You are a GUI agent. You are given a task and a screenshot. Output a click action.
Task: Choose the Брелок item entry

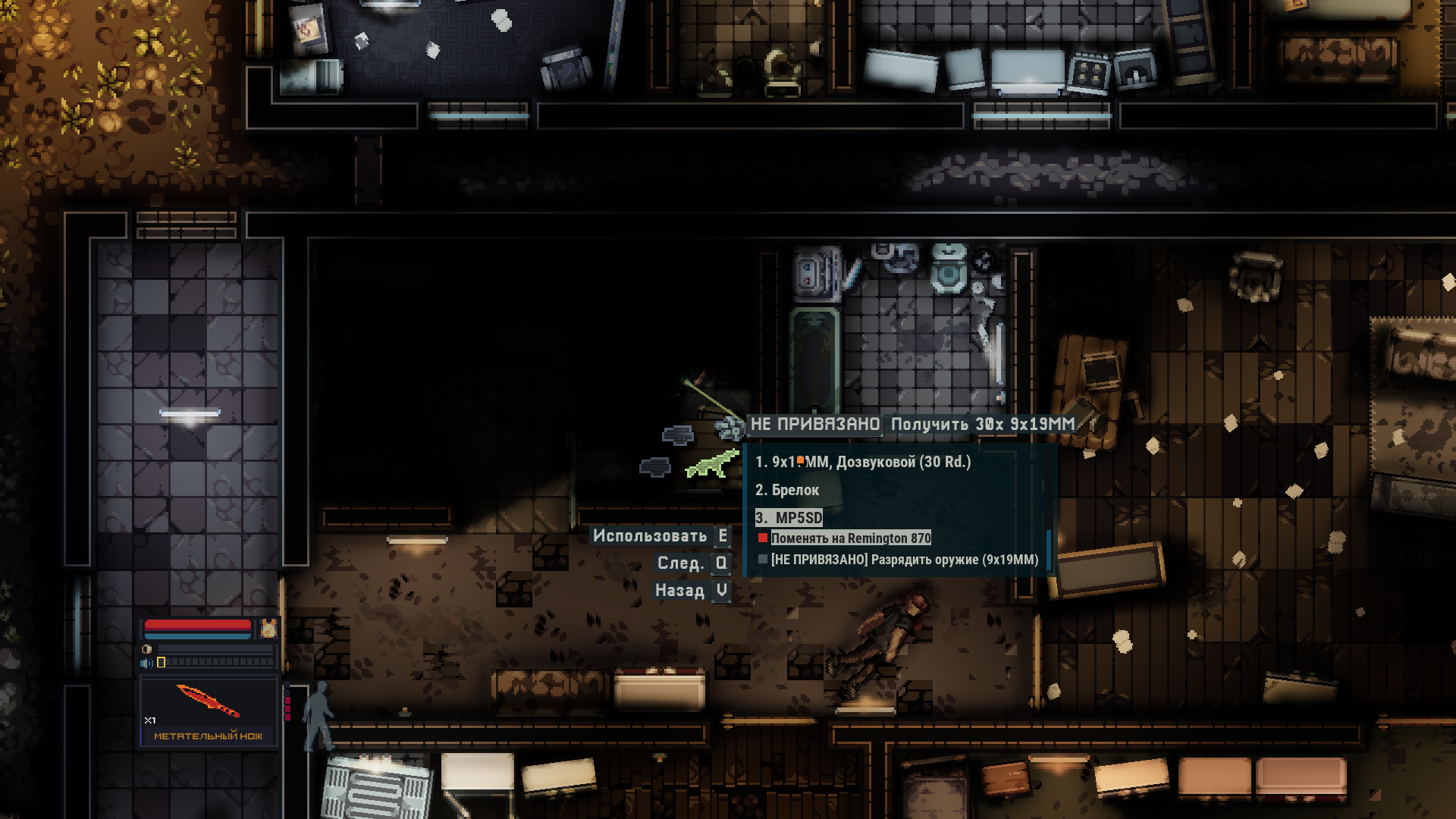tap(787, 490)
